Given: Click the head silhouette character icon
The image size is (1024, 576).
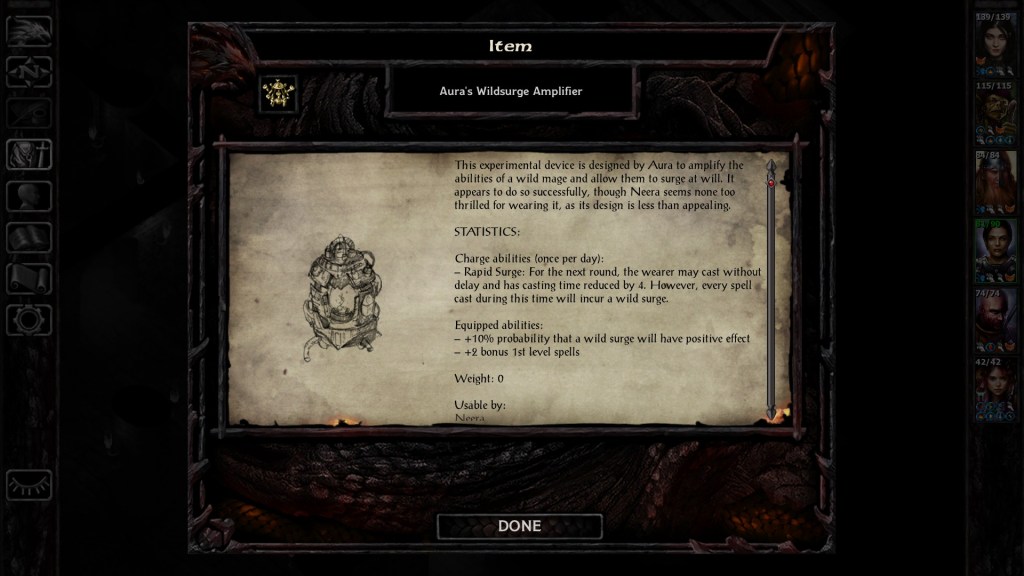Looking at the screenshot, I should (29, 196).
